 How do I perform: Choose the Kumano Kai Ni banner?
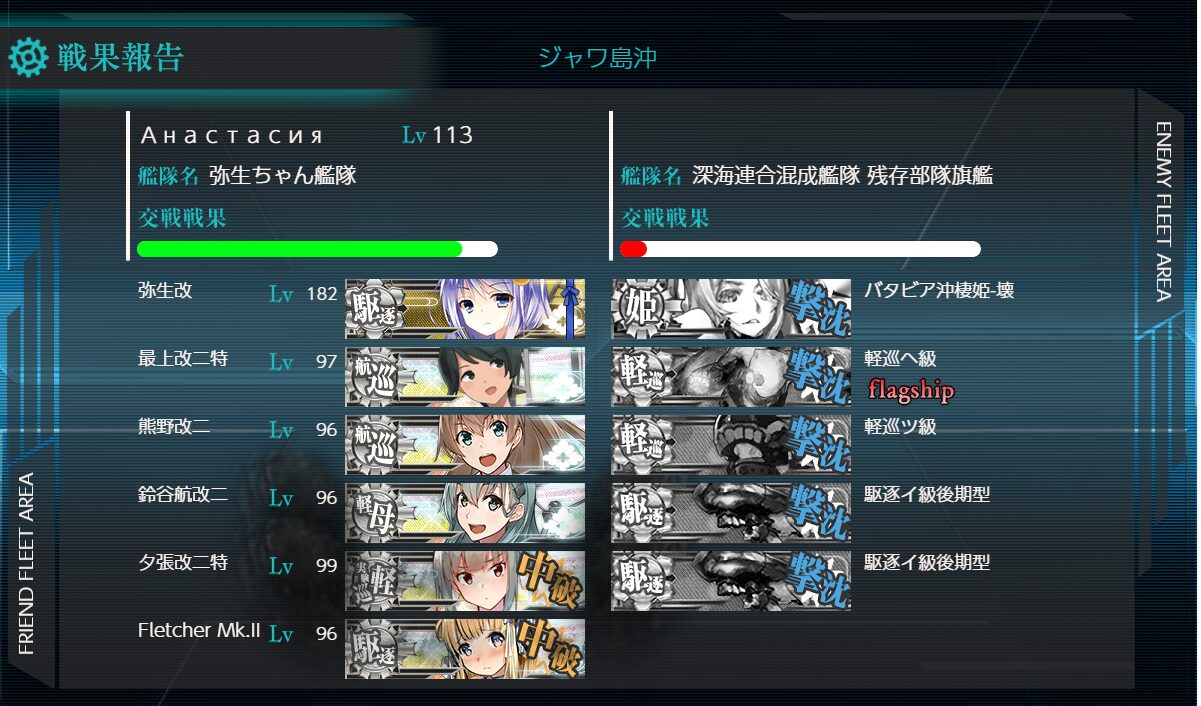pos(465,445)
